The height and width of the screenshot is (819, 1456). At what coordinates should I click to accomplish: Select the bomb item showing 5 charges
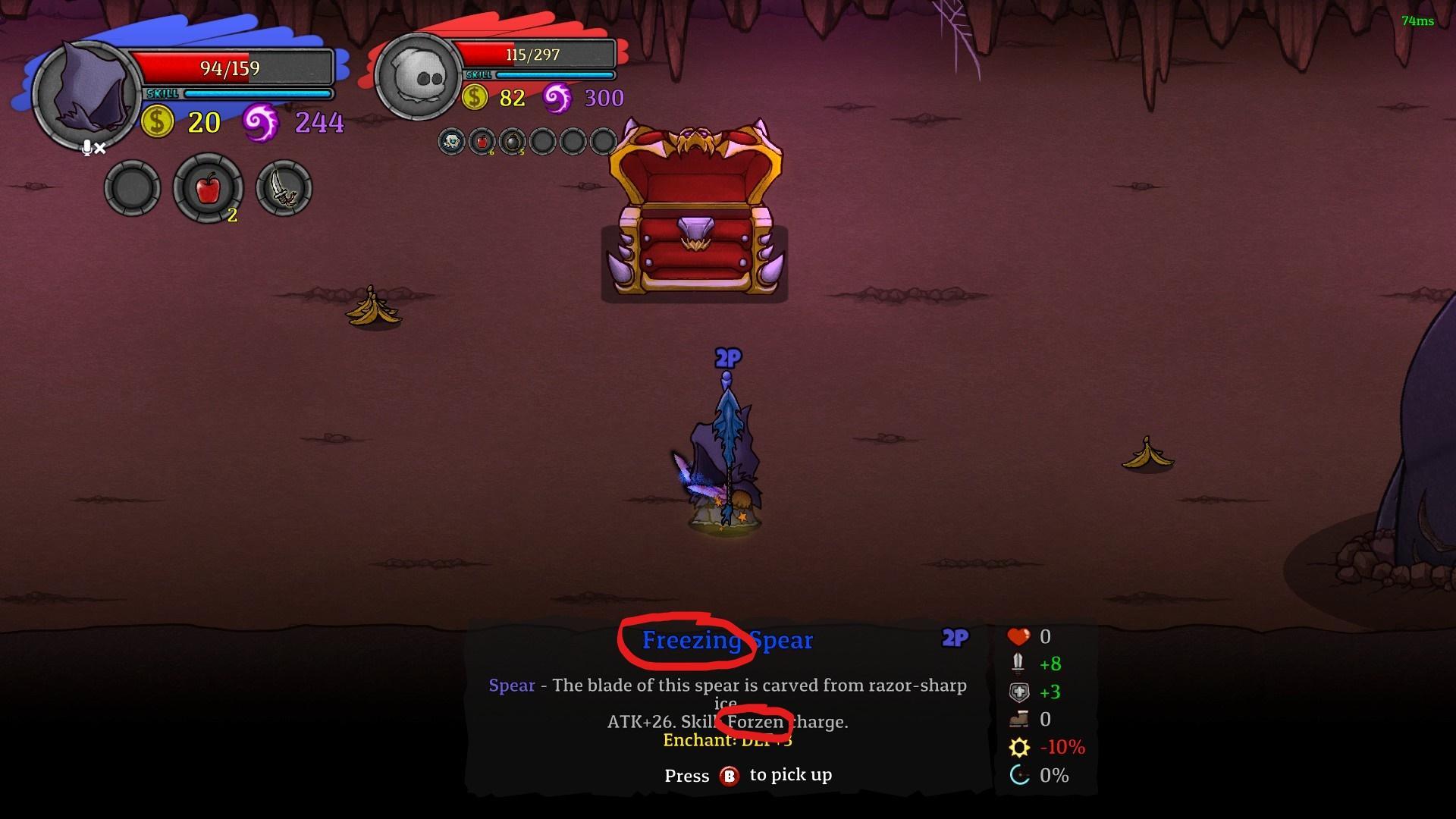[514, 141]
